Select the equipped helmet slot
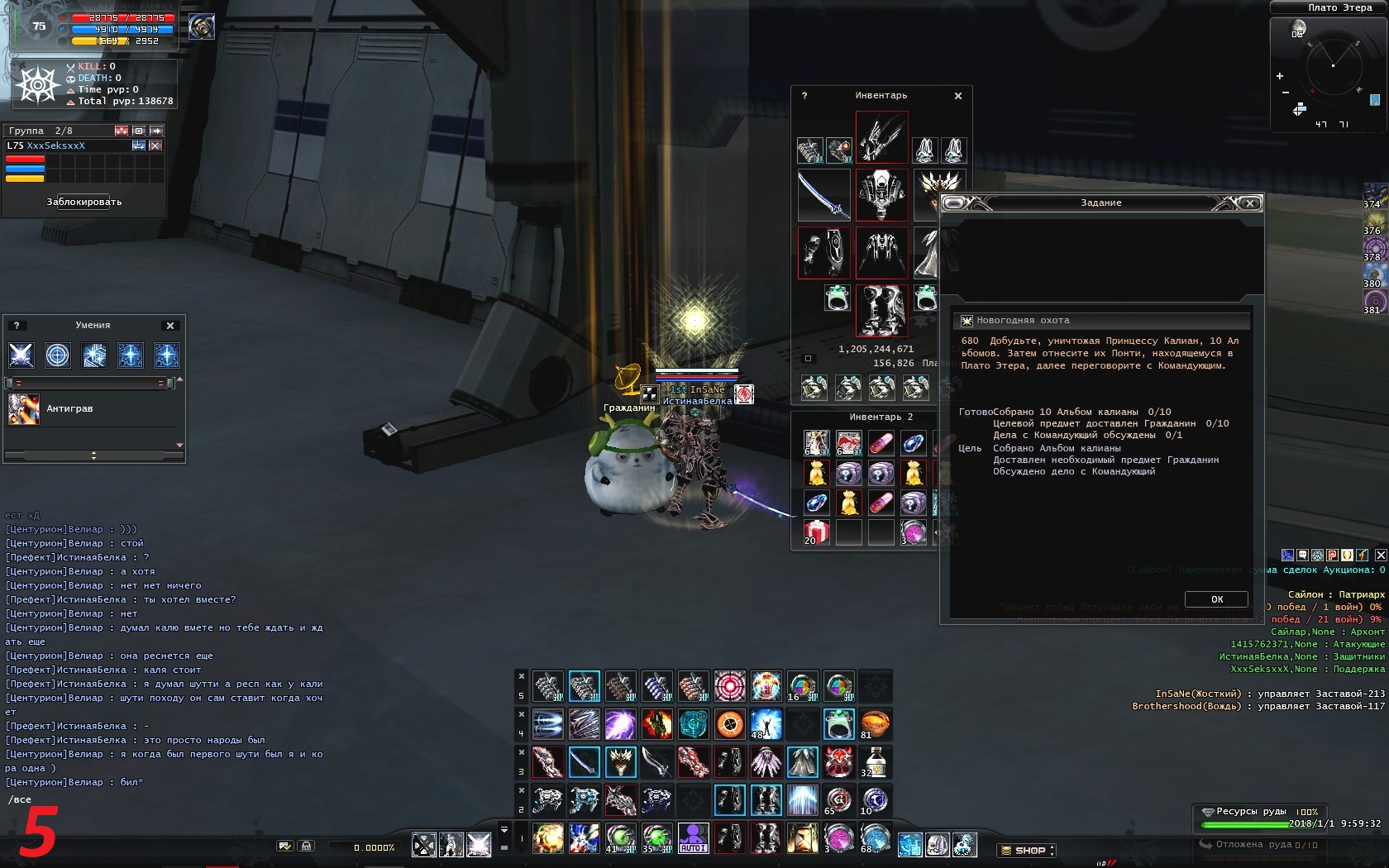This screenshot has height=868, width=1389. (881, 138)
